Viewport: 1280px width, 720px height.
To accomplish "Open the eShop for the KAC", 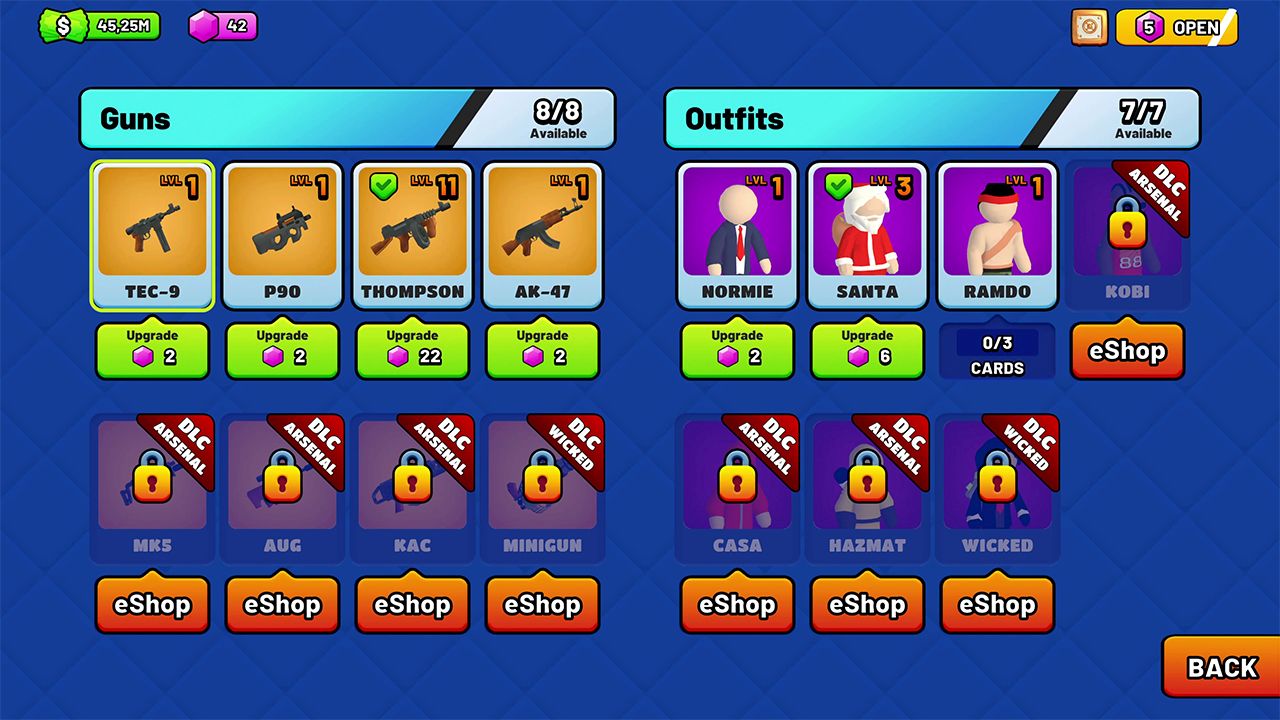I will (x=412, y=604).
